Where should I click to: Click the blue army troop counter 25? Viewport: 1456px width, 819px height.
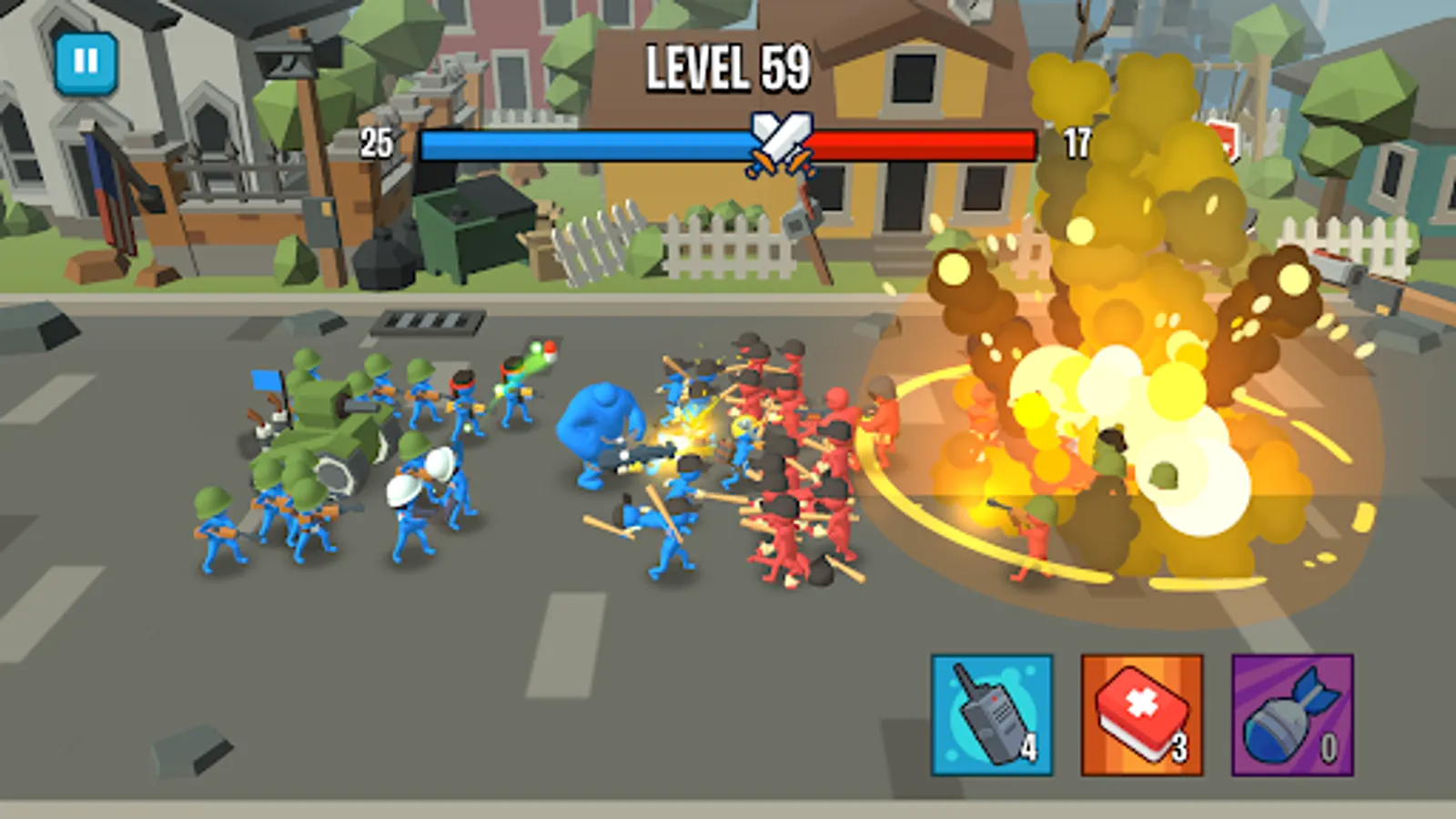(376, 141)
